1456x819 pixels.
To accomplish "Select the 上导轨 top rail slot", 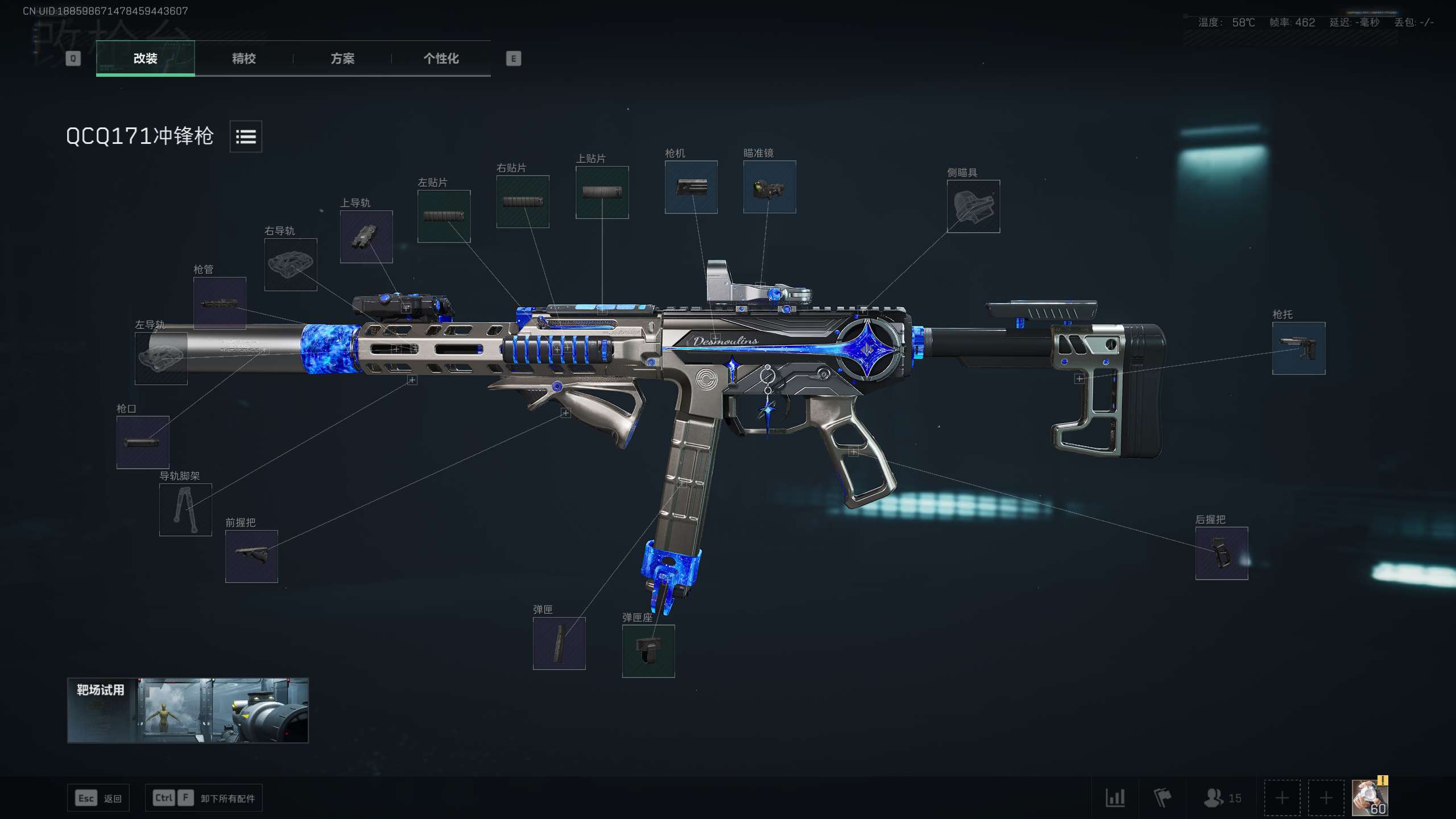I will click(366, 237).
